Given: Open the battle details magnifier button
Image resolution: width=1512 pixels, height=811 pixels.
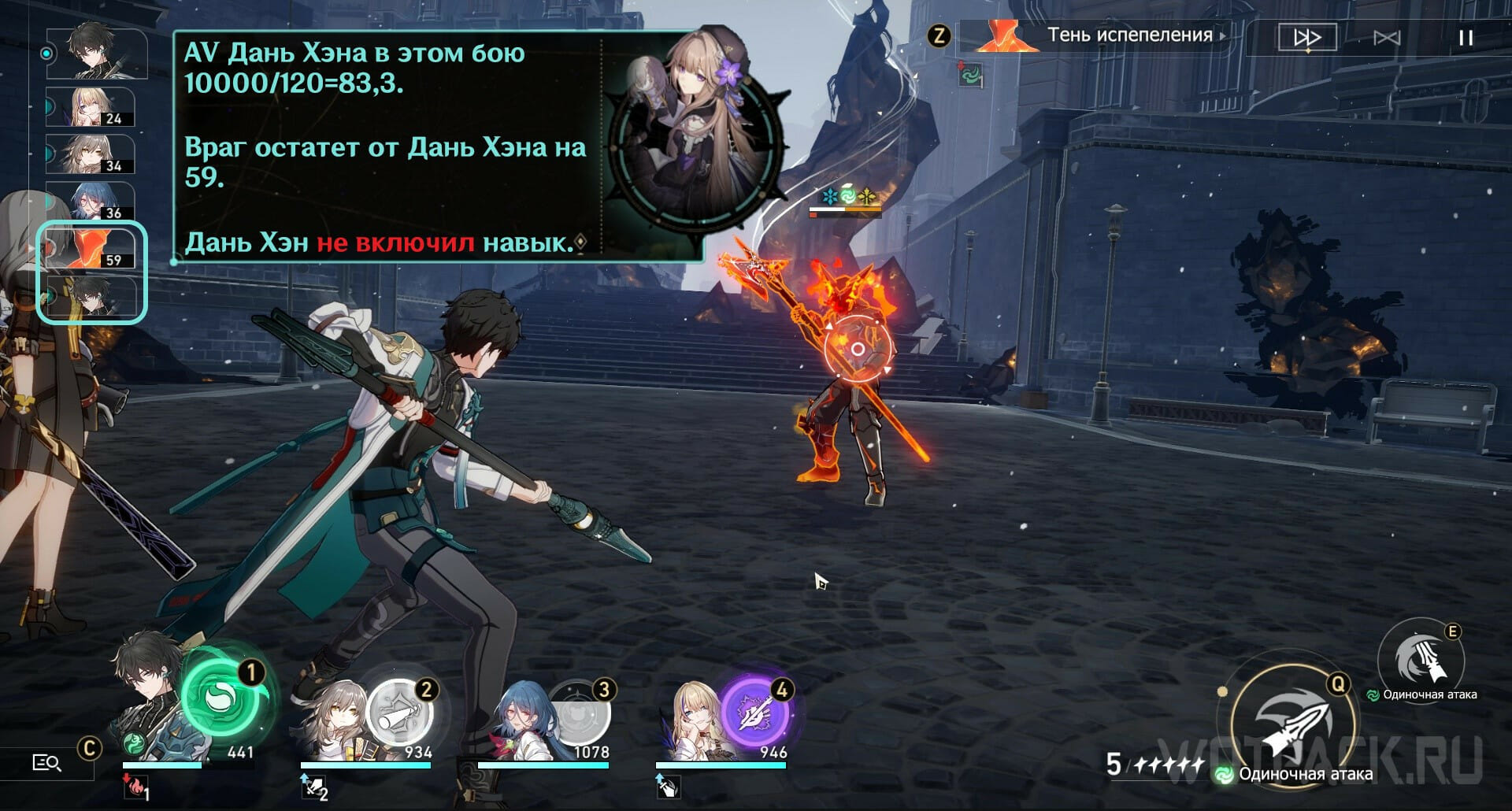Looking at the screenshot, I should click(x=46, y=762).
